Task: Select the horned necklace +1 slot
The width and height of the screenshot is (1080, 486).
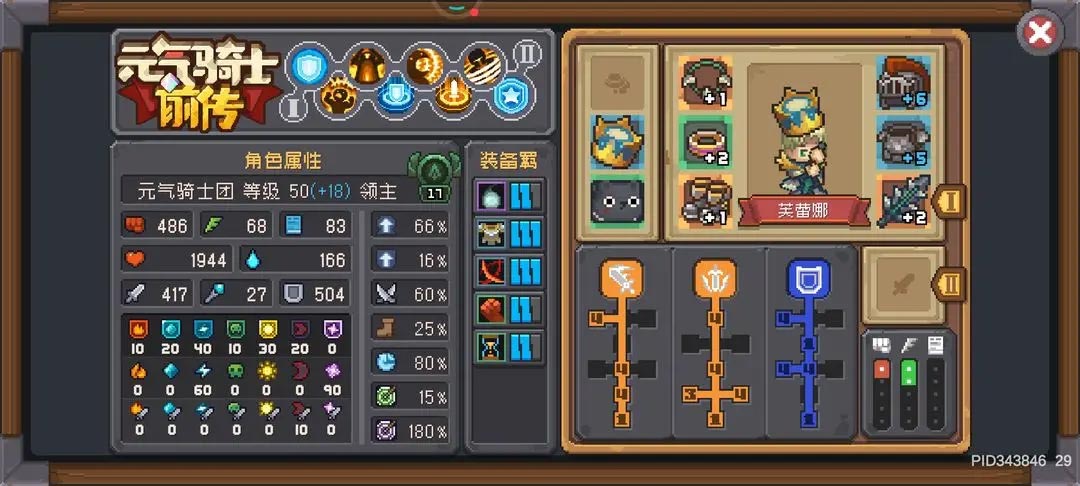Action: [706, 83]
